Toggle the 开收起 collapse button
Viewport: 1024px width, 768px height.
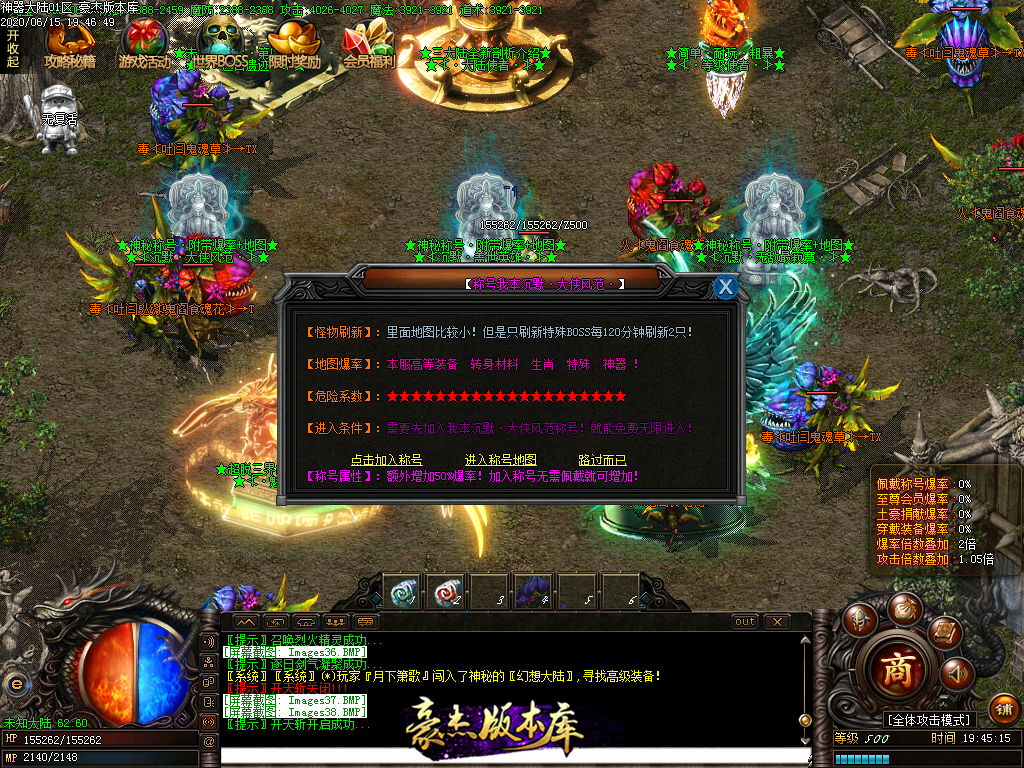13,48
